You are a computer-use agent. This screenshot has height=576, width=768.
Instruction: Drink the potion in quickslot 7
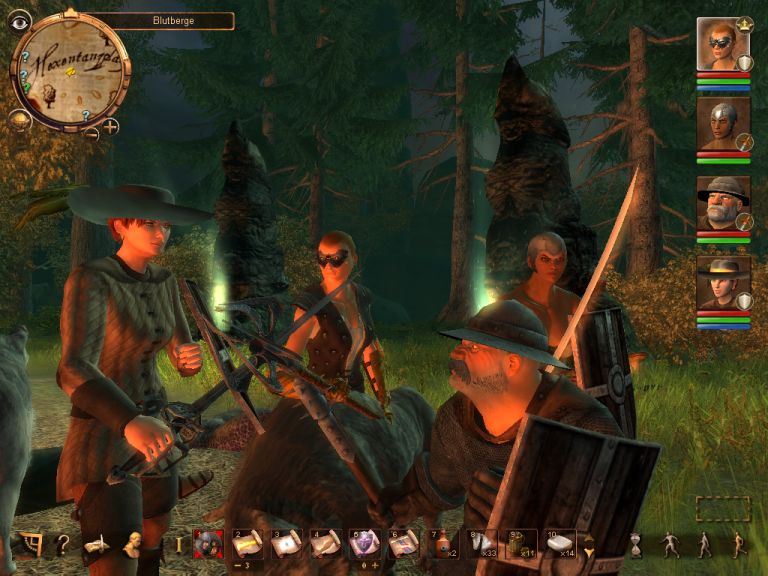443,544
